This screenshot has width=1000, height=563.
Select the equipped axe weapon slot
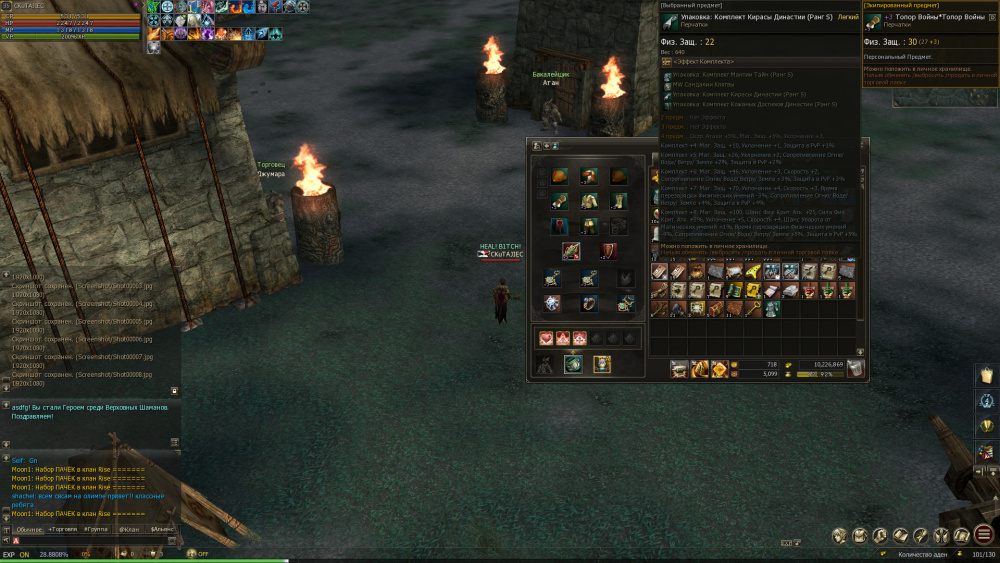571,250
